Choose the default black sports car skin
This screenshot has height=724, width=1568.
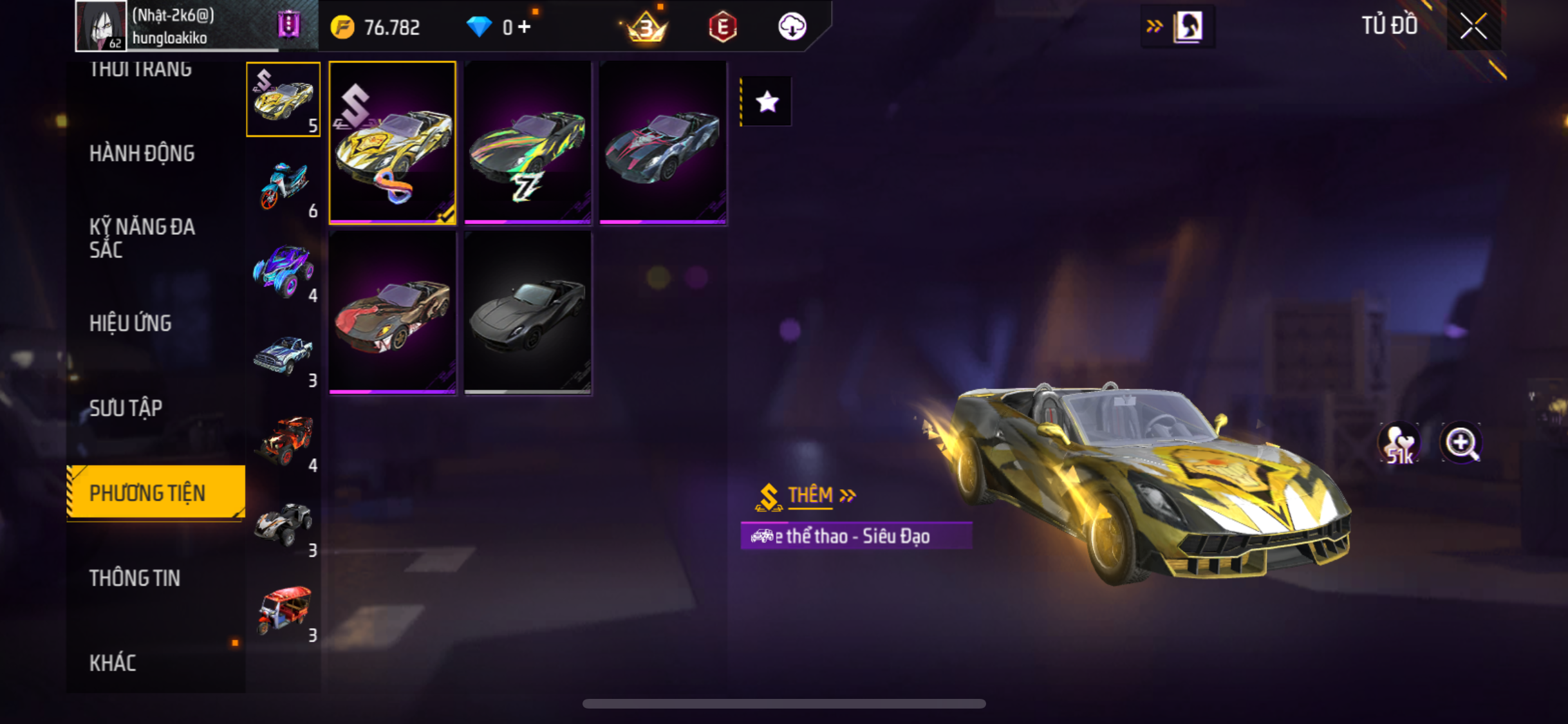[527, 313]
